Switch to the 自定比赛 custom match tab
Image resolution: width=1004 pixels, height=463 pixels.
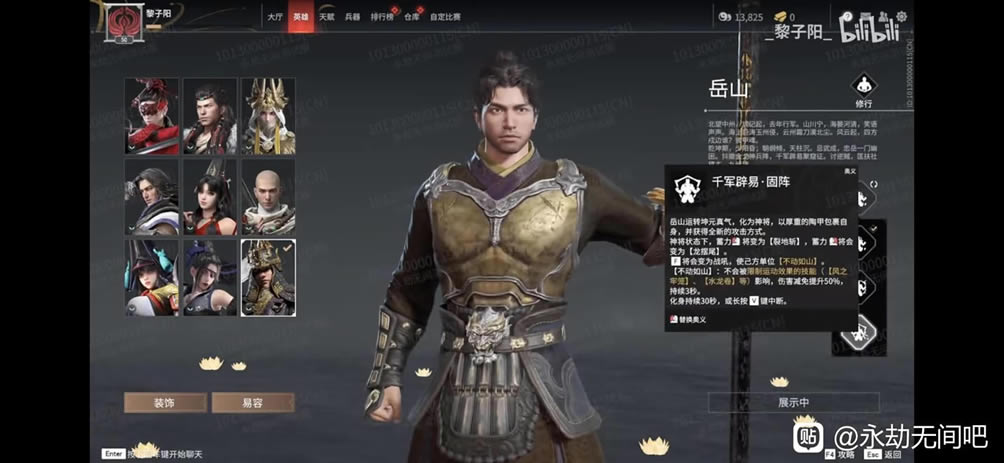pos(446,17)
